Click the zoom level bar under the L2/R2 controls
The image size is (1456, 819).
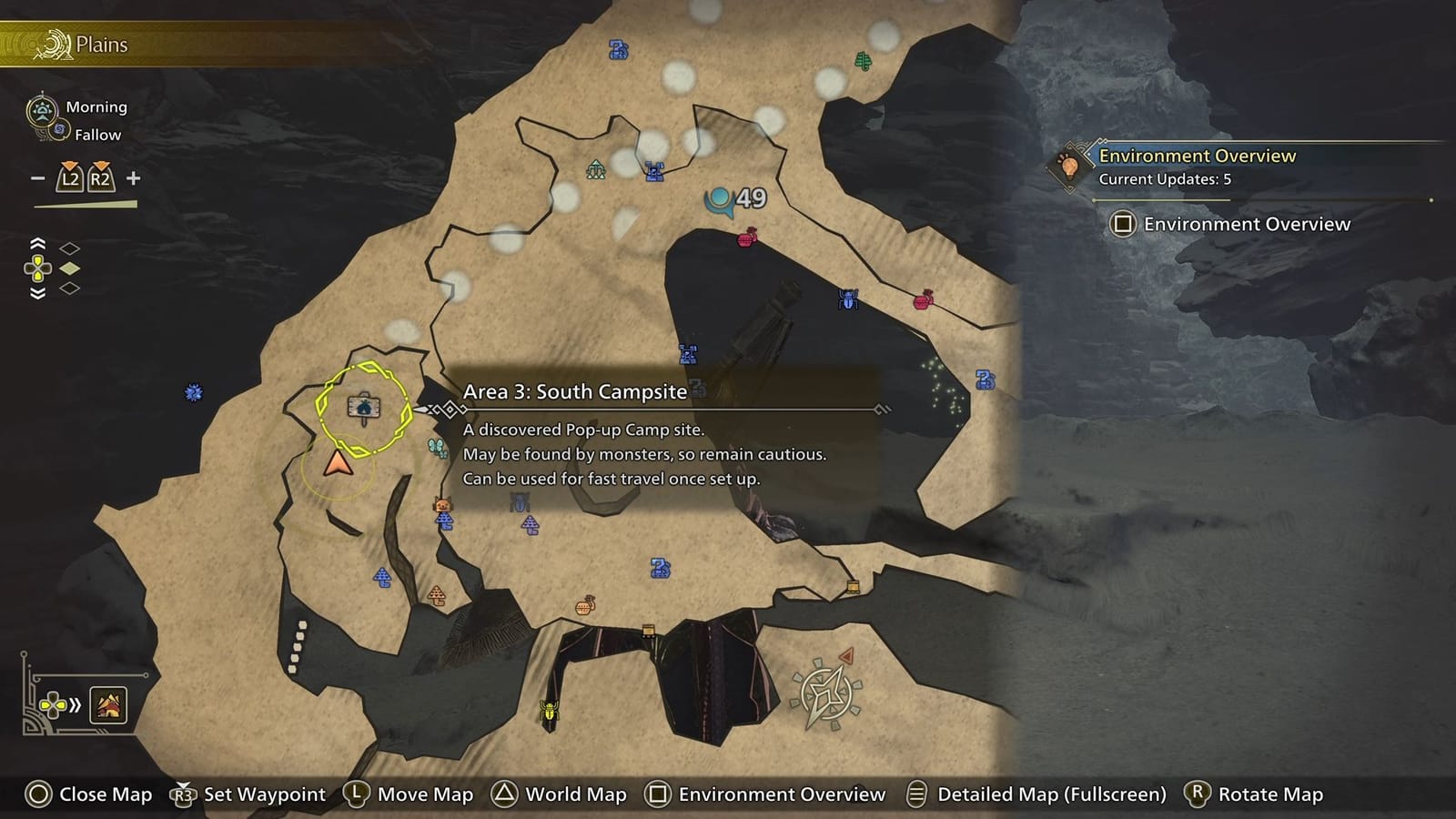[x=86, y=205]
